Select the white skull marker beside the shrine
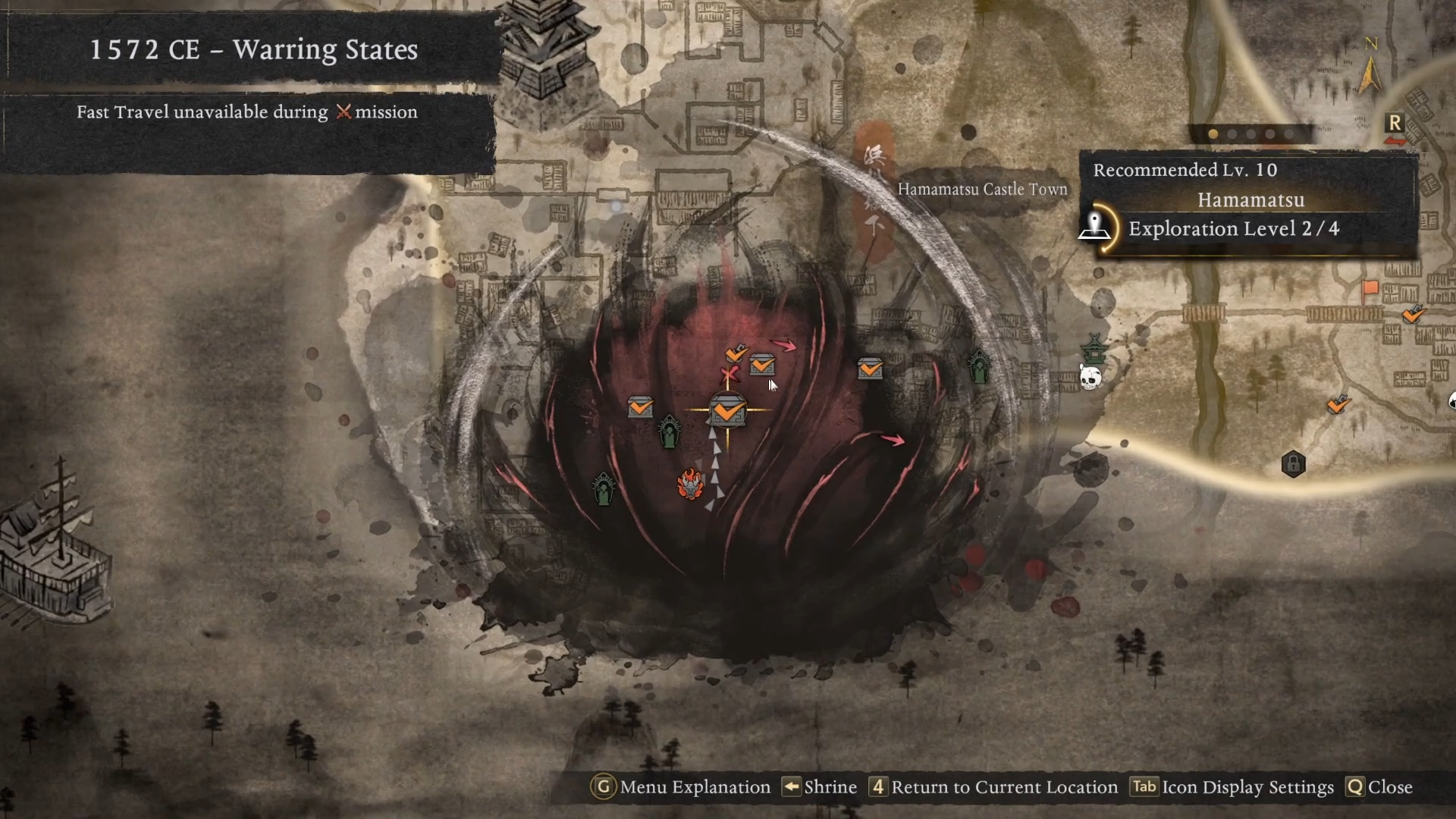The height and width of the screenshot is (819, 1456). click(1090, 377)
